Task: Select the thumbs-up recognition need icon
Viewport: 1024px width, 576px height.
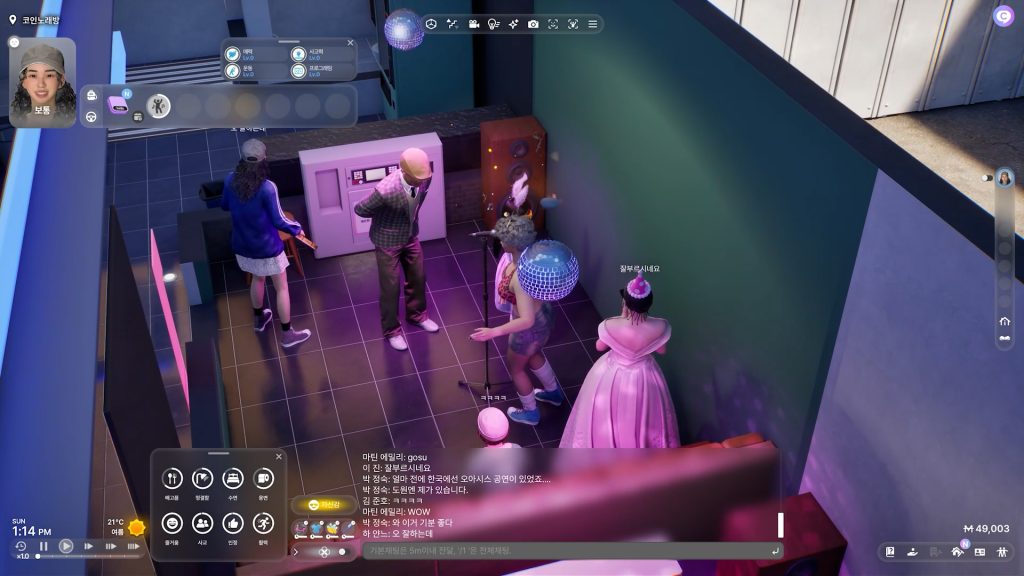Action: coord(233,523)
